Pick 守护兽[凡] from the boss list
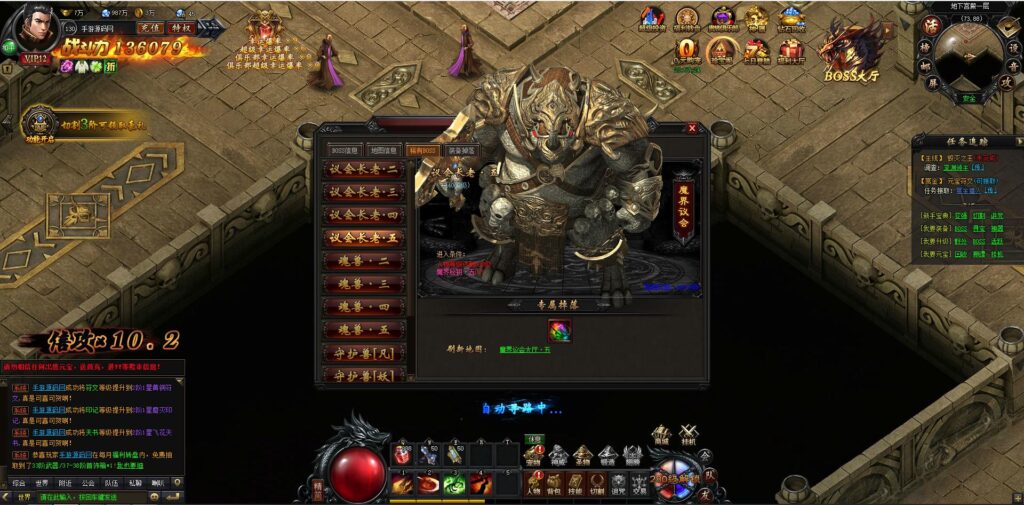Image resolution: width=1024 pixels, height=505 pixels. [x=364, y=354]
